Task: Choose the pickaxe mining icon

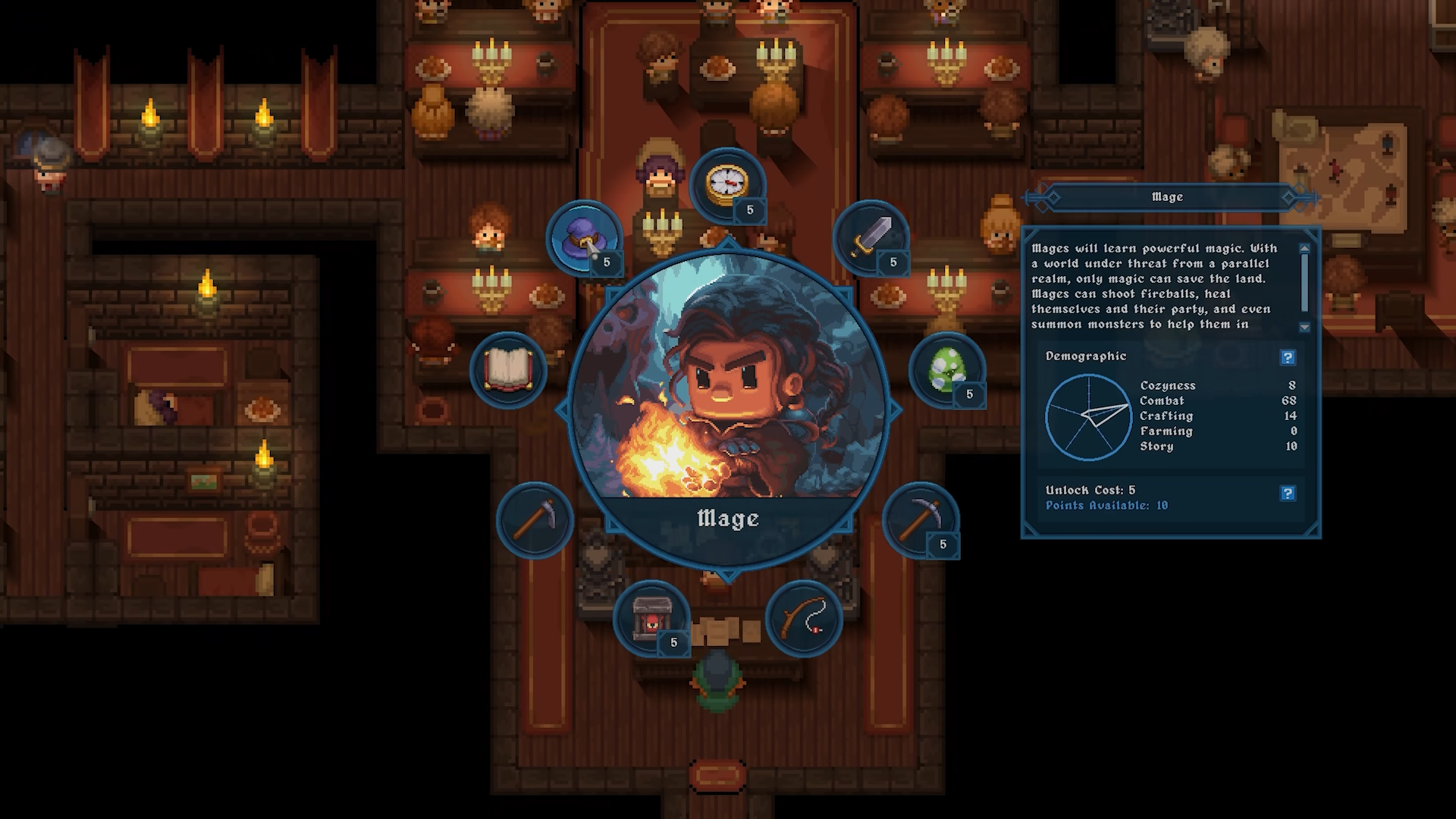Action: 921,519
